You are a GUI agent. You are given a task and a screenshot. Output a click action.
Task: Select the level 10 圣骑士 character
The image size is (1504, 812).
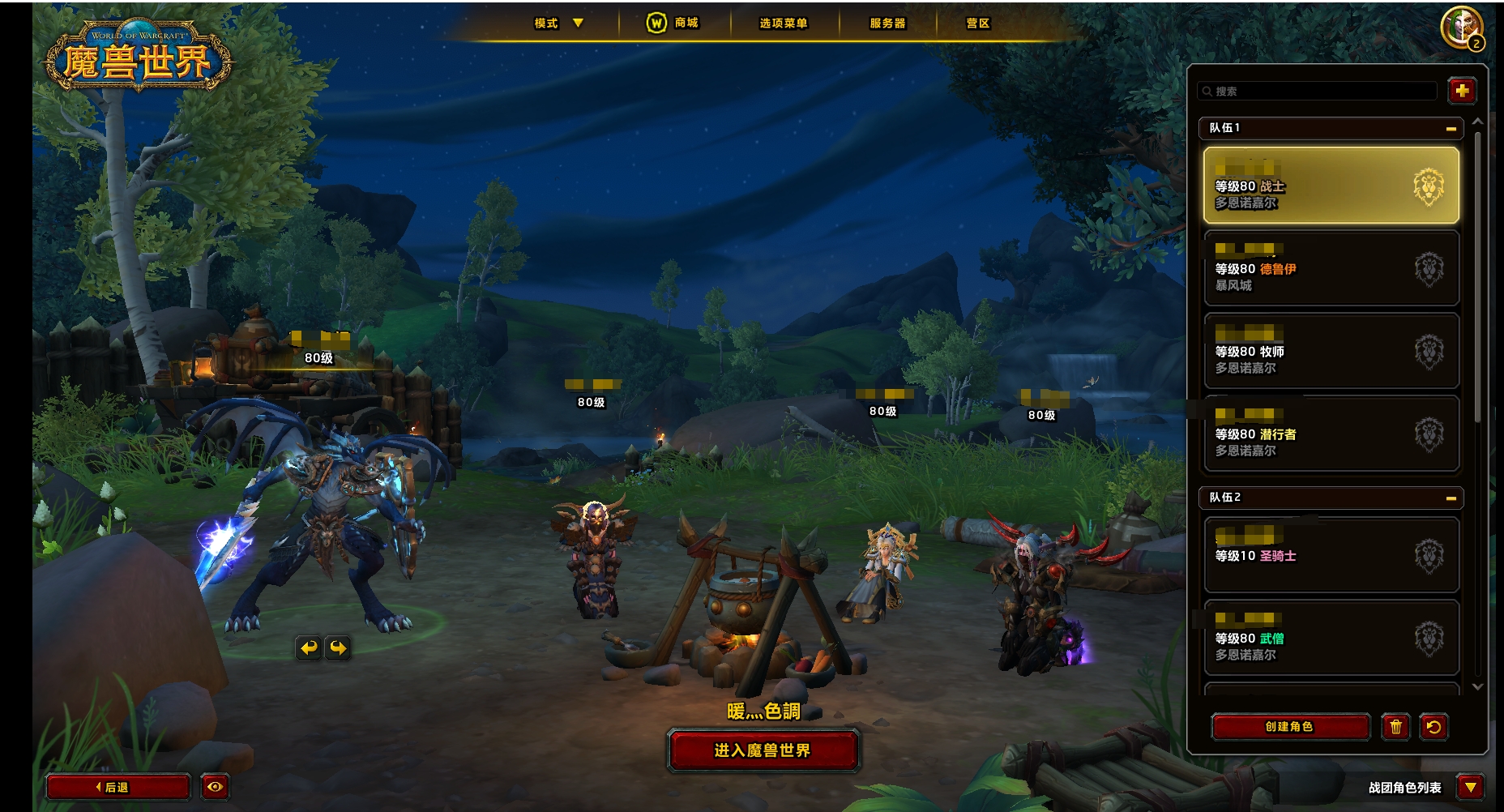(x=1331, y=555)
